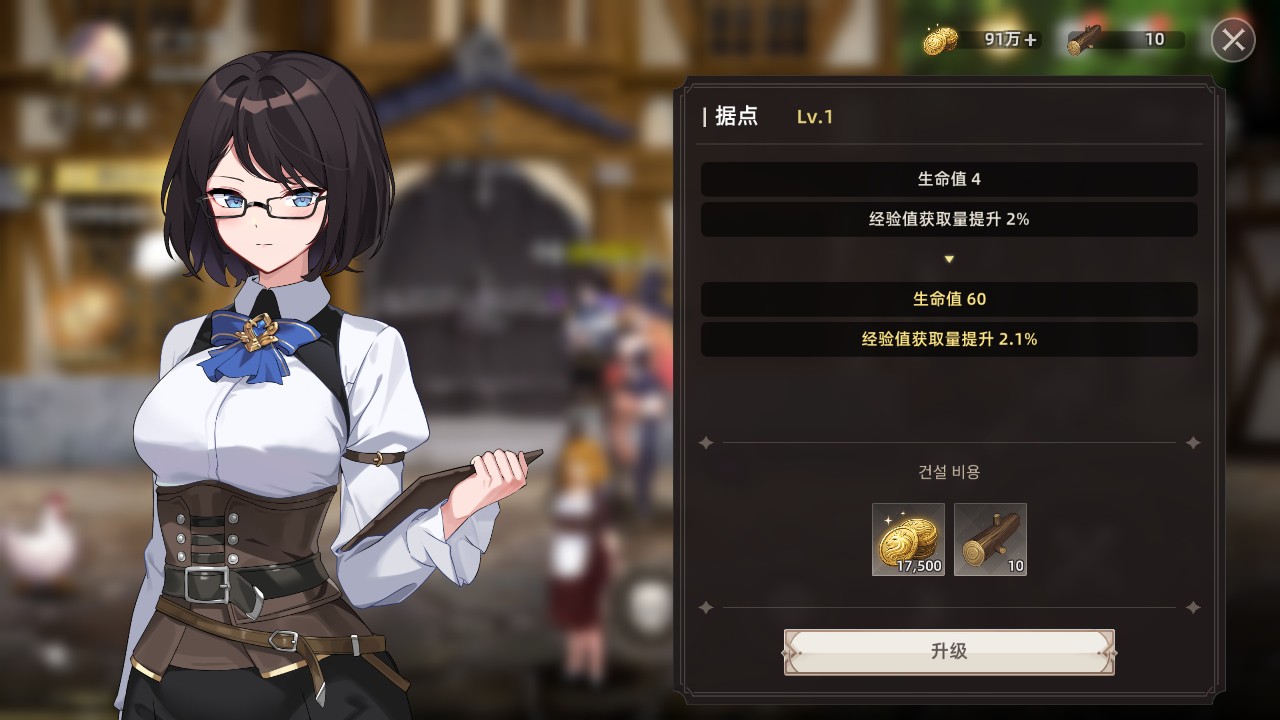Close the 据点 panel with the X button
Screen dimensions: 1280x720
click(1232, 40)
